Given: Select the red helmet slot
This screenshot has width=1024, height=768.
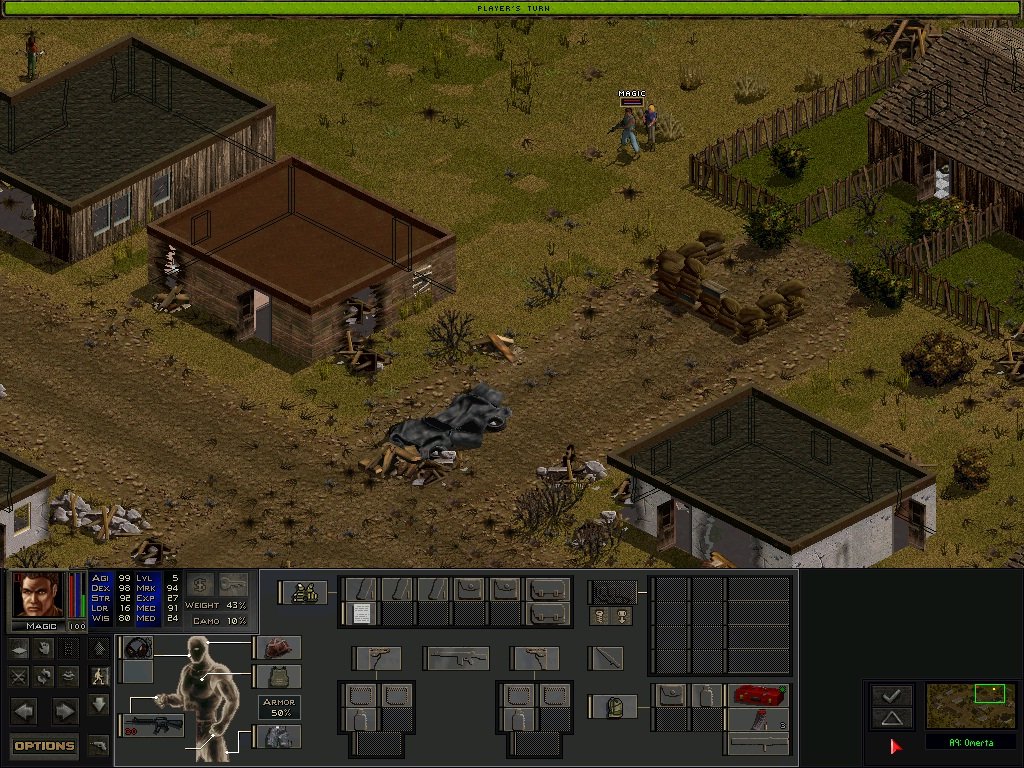Looking at the screenshot, I should (277, 647).
